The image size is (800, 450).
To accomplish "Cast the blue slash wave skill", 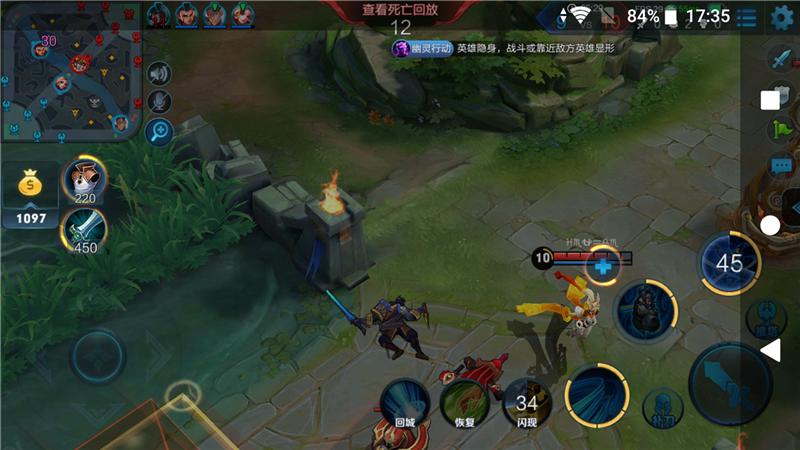I will coord(597,395).
